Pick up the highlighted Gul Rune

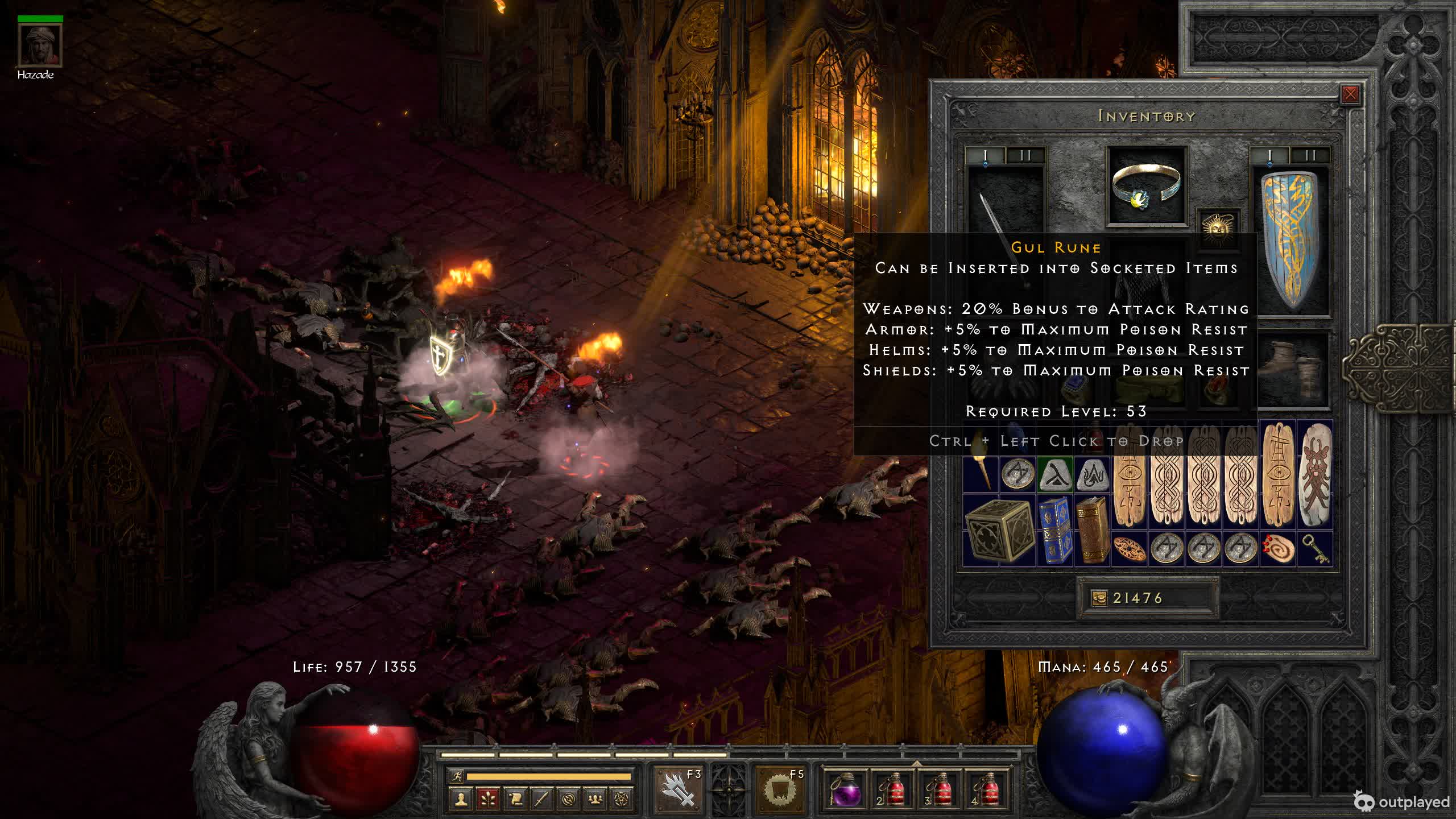point(1055,474)
